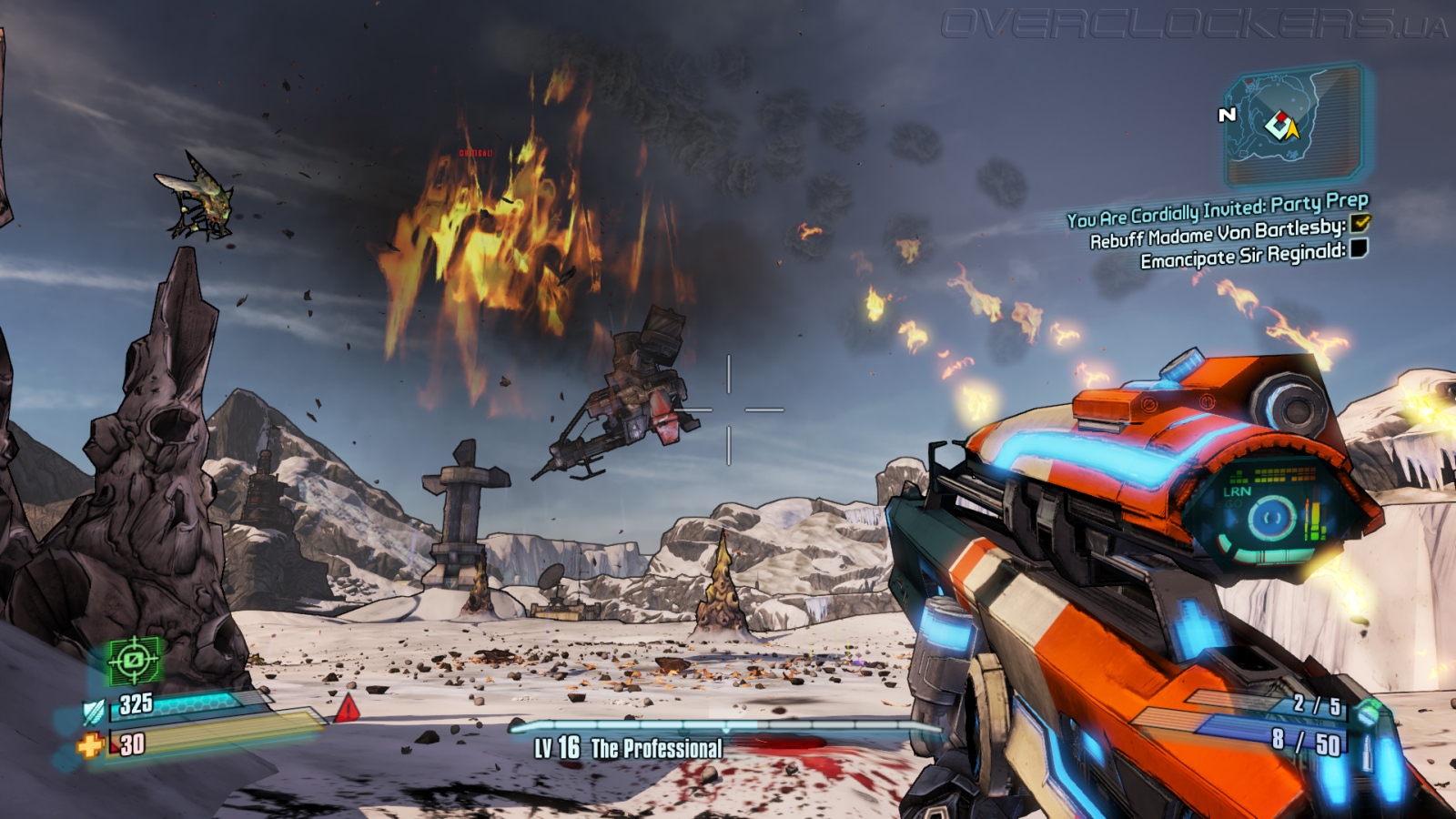Click the 'N' compass marker beside the minimap
1456x819 pixels.
point(1227,115)
